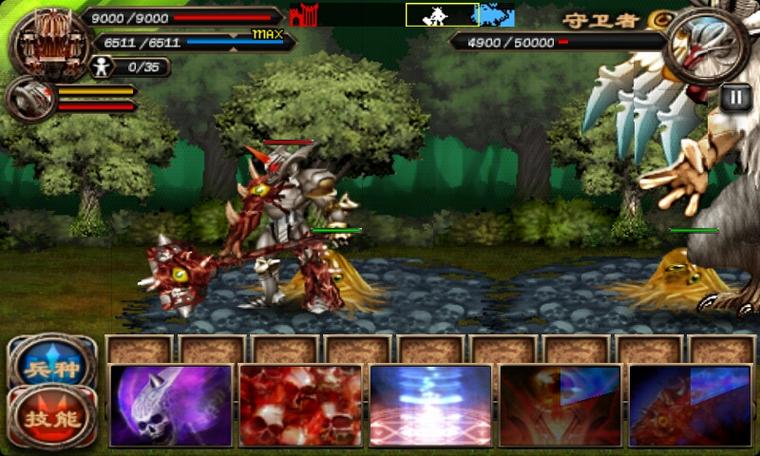760x456 pixels.
Task: Click the hero unit portrait
Action: 28,99
